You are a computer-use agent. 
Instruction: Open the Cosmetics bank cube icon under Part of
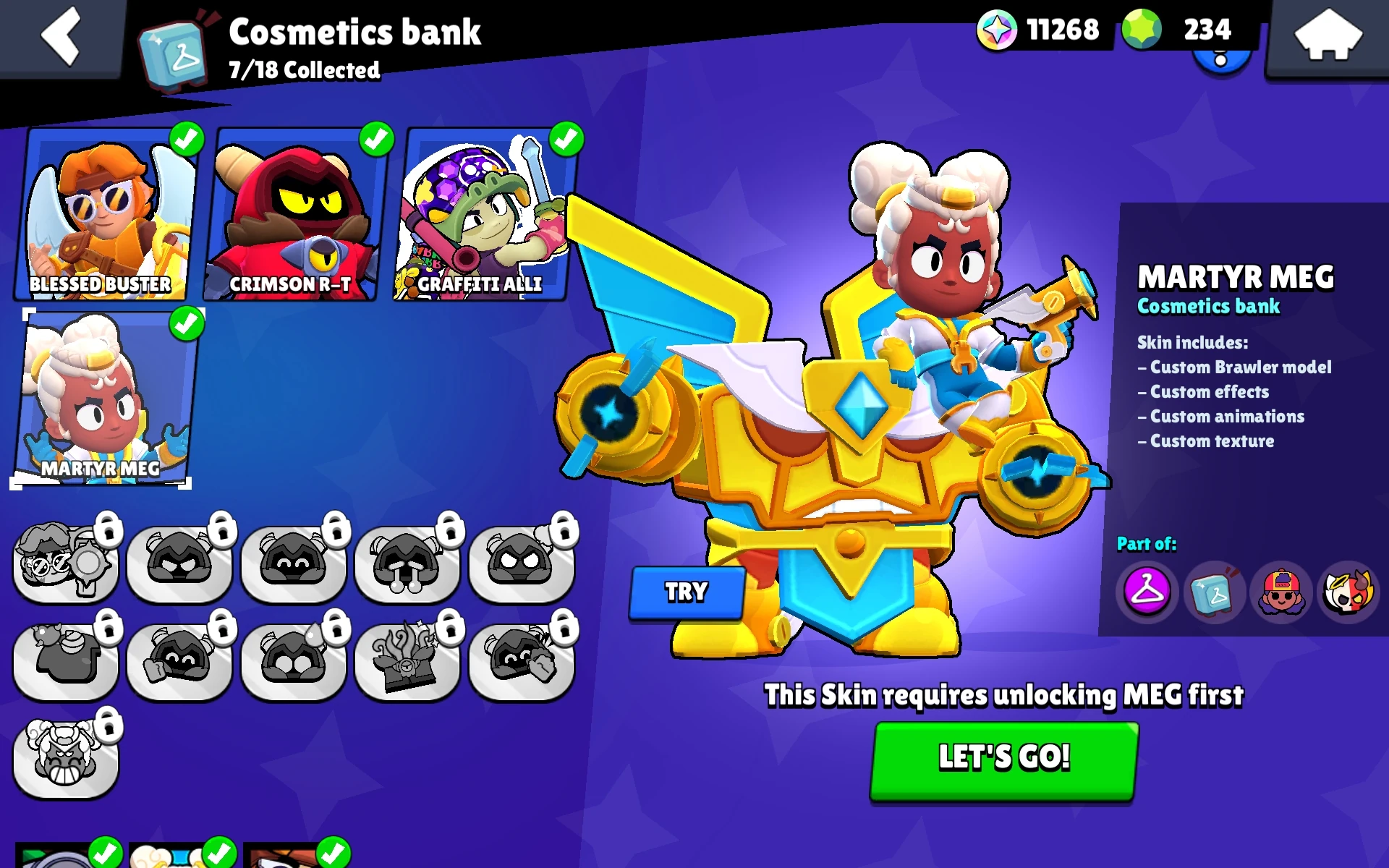coord(1214,593)
